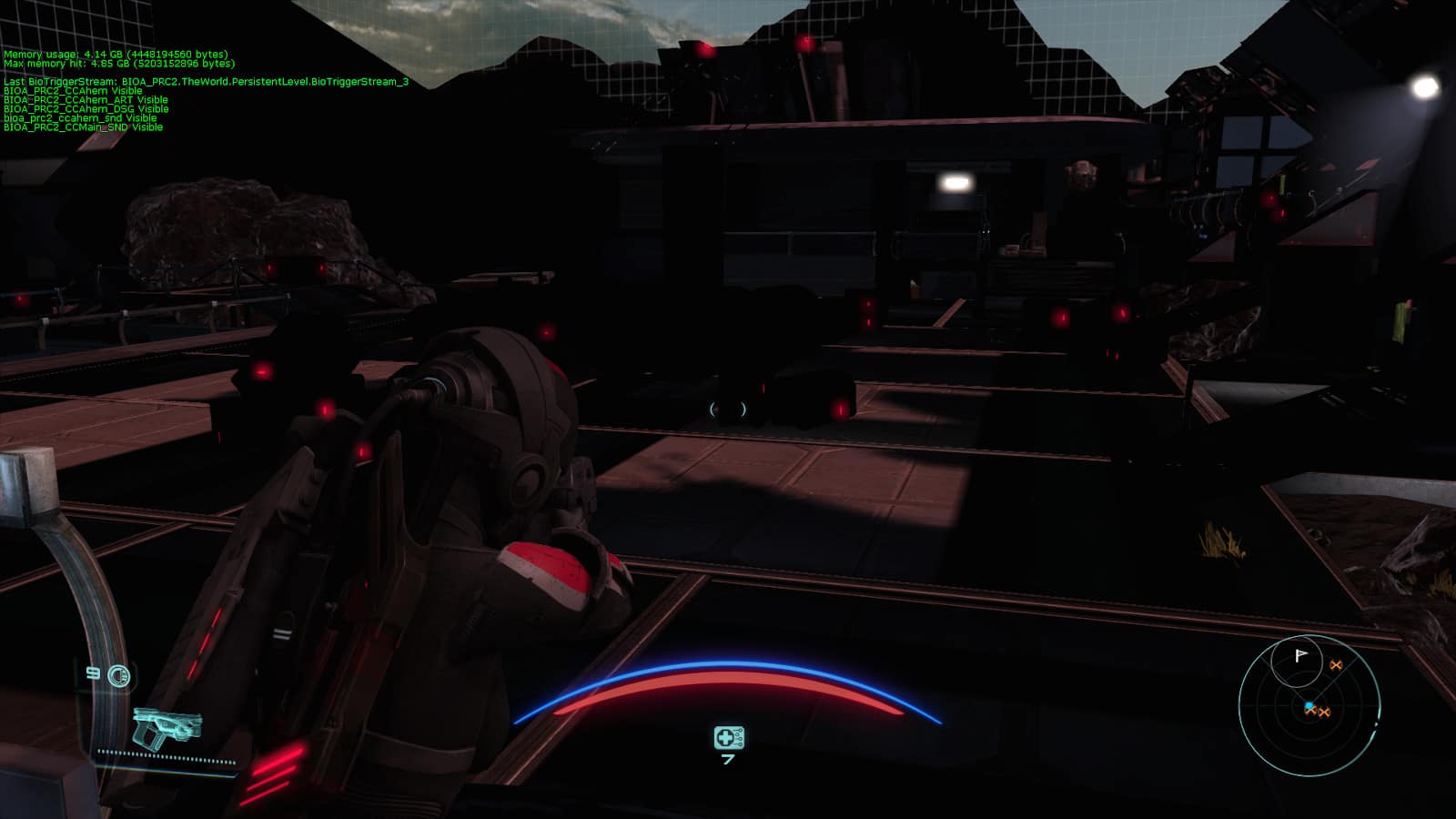Click the grenade count number 9
Screen dimensions: 1456x819
(92, 676)
